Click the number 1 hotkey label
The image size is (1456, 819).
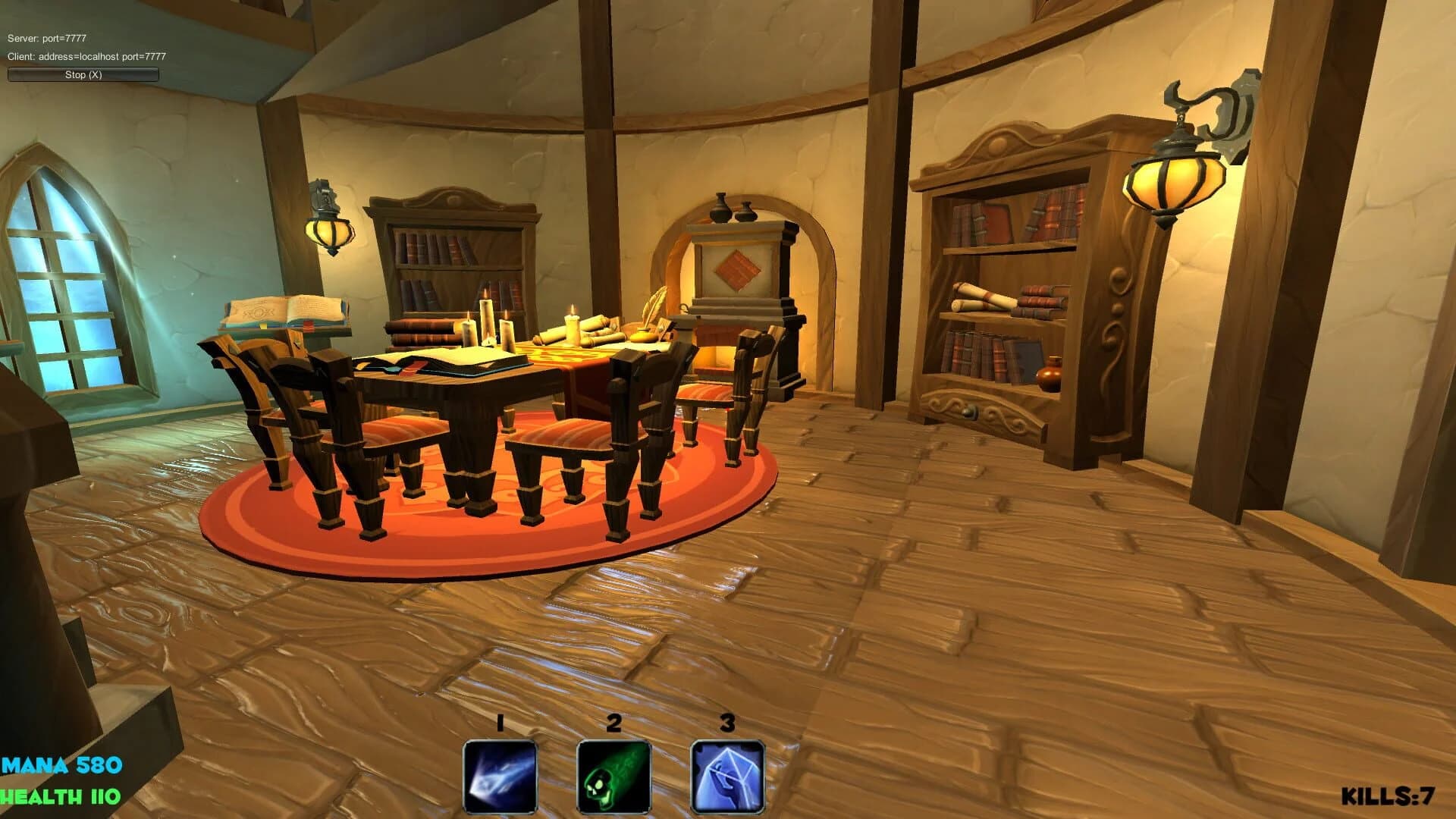pyautogui.click(x=498, y=722)
